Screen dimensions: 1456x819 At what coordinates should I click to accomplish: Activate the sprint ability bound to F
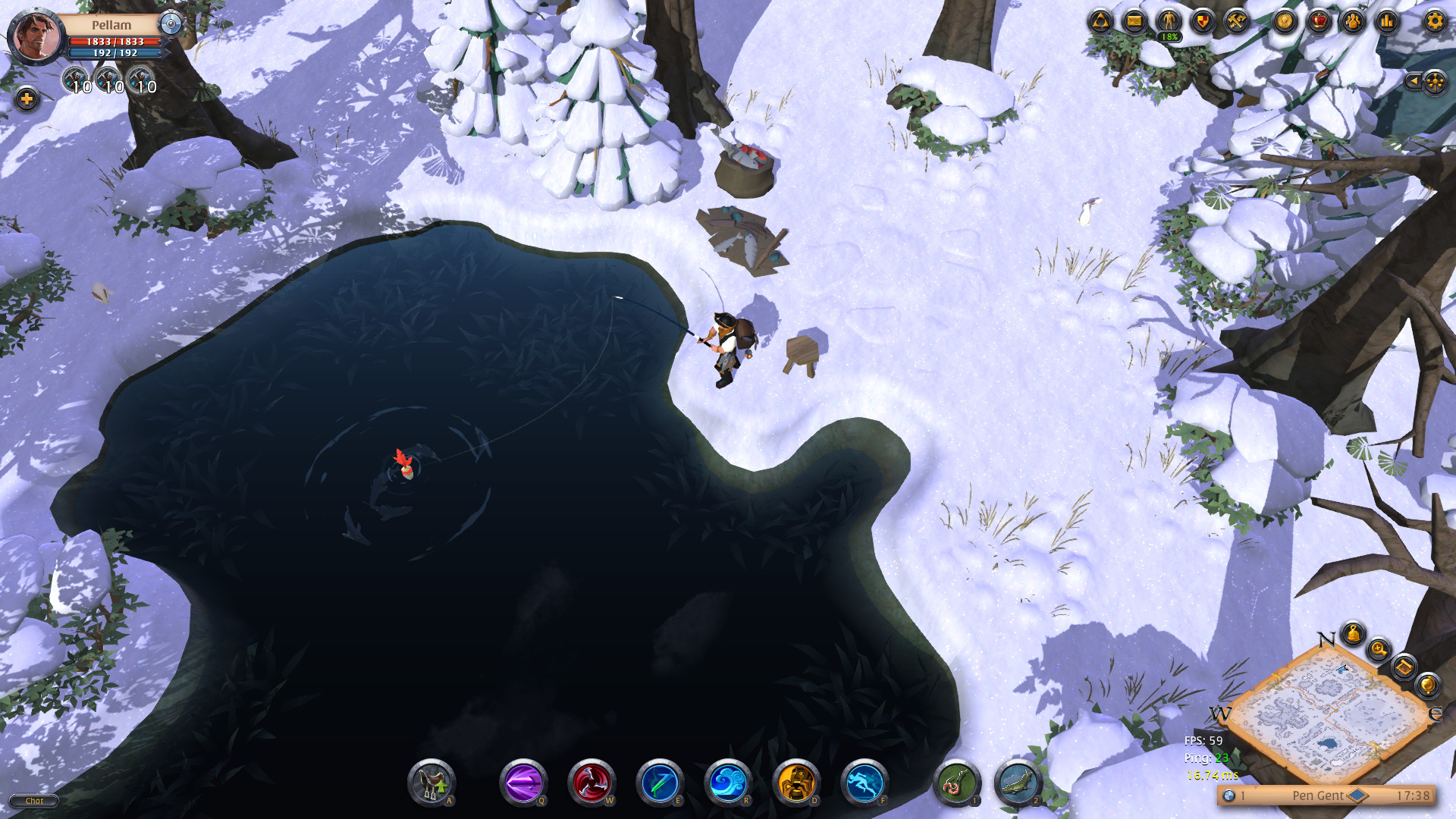(864, 783)
